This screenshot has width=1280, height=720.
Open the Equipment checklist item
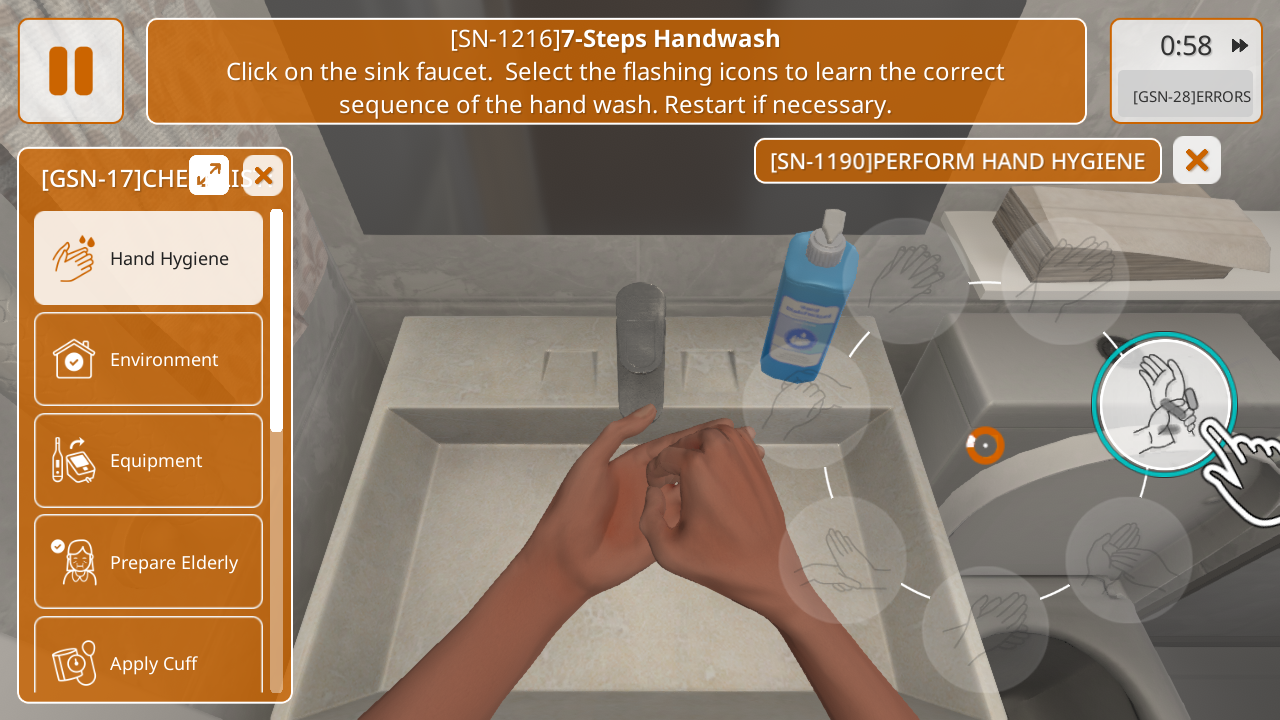tap(149, 460)
